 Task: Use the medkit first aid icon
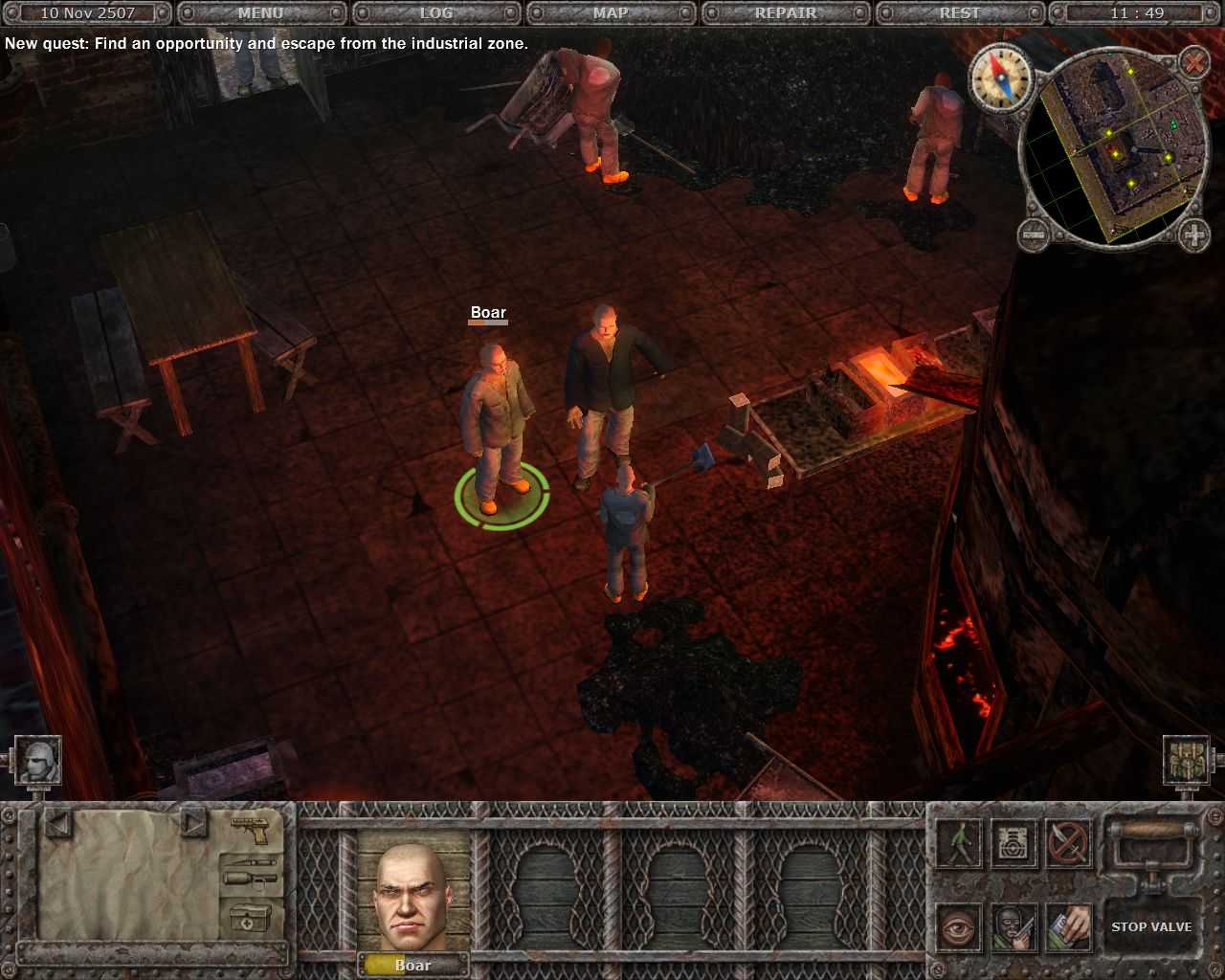tap(249, 917)
